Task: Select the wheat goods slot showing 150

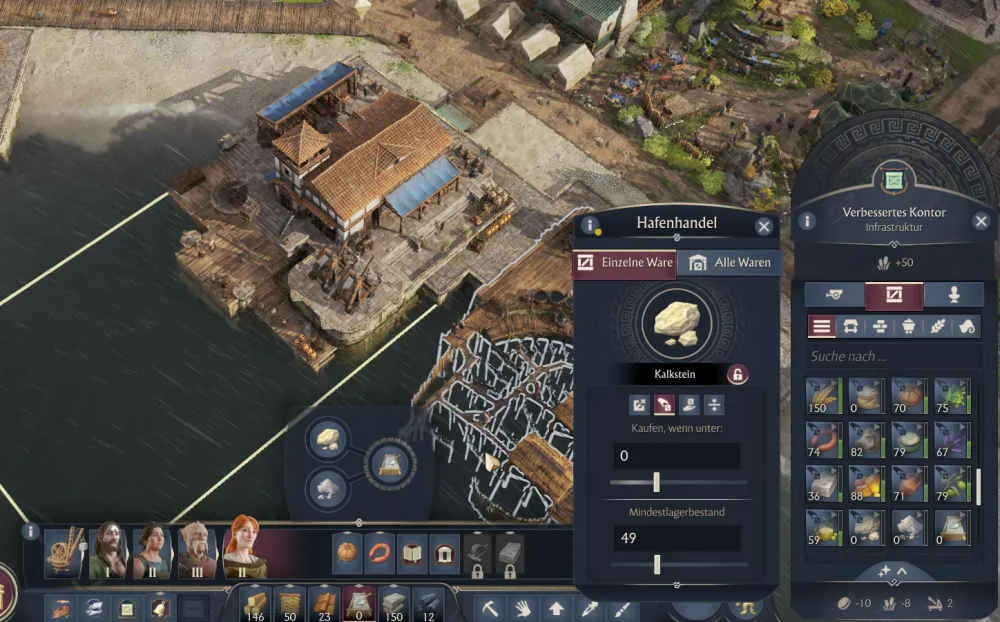Action: click(x=824, y=396)
